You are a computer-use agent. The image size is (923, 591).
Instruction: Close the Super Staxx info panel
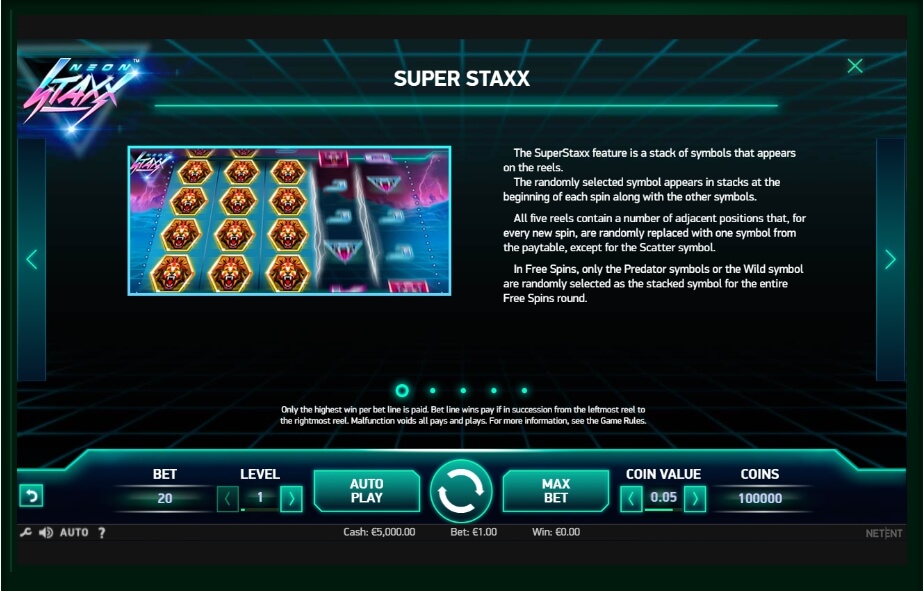(x=855, y=66)
